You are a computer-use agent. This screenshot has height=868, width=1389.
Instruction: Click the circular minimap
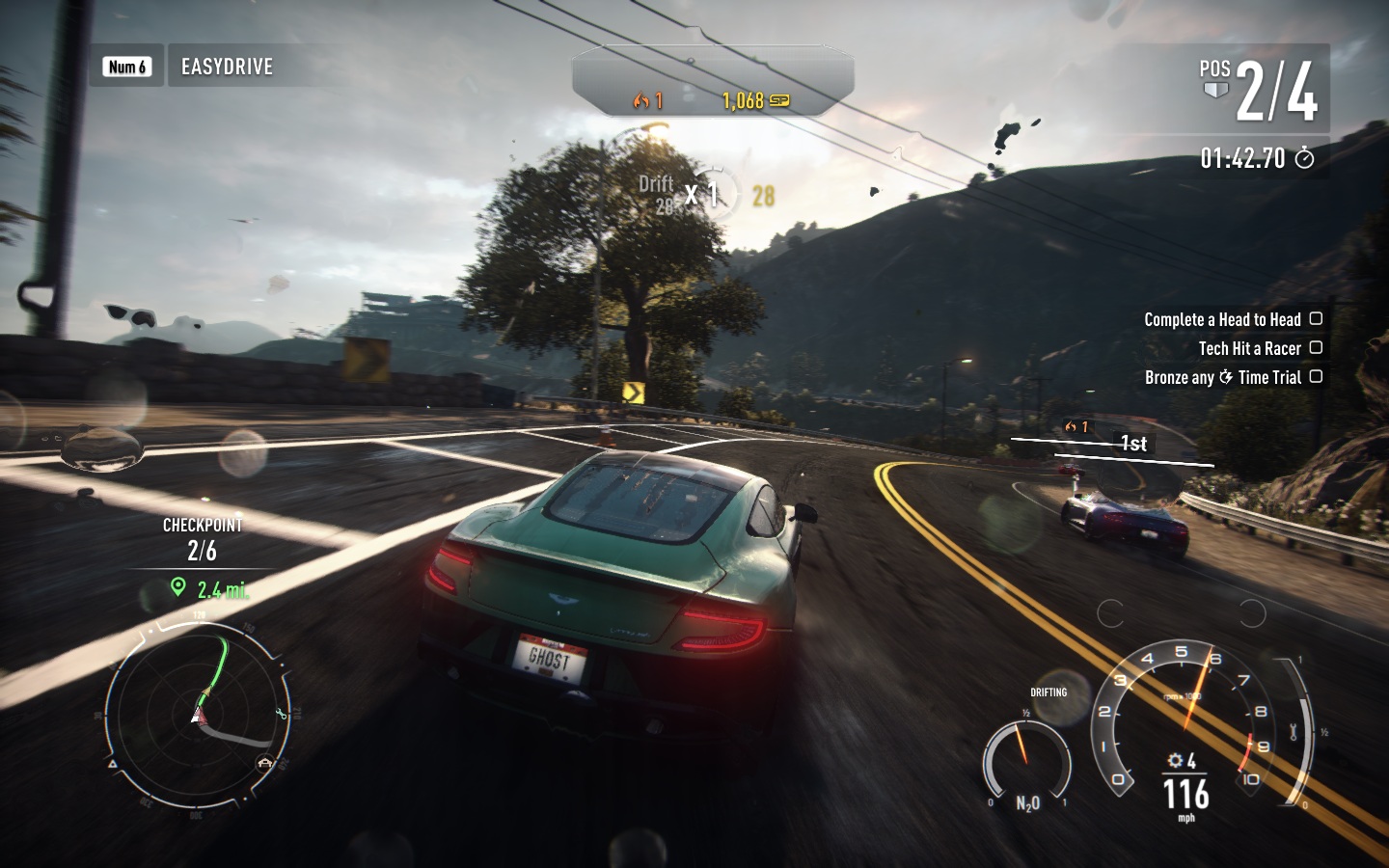click(x=198, y=716)
